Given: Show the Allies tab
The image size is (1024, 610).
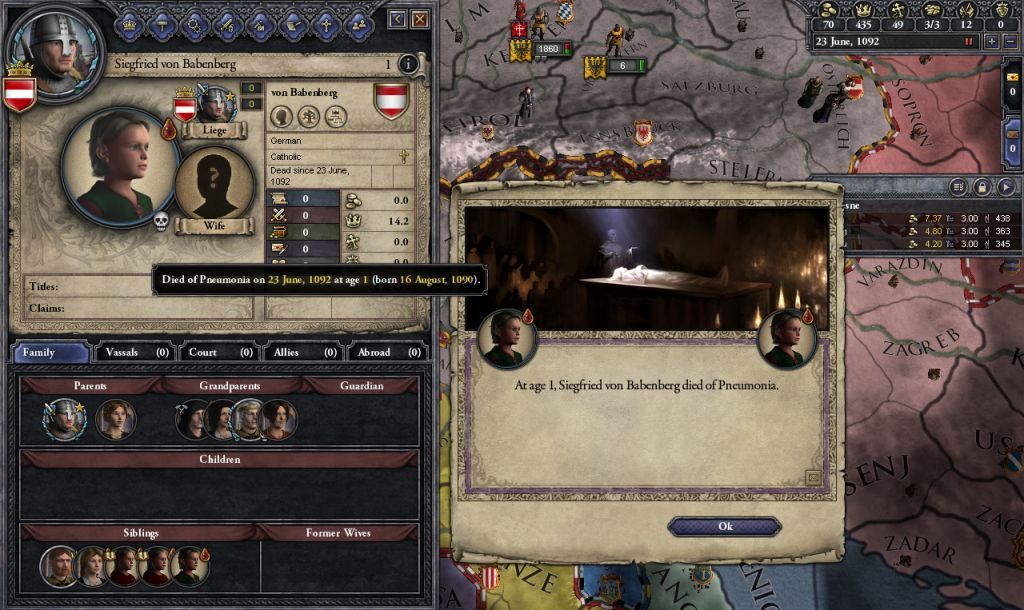Looking at the screenshot, I should coord(301,352).
